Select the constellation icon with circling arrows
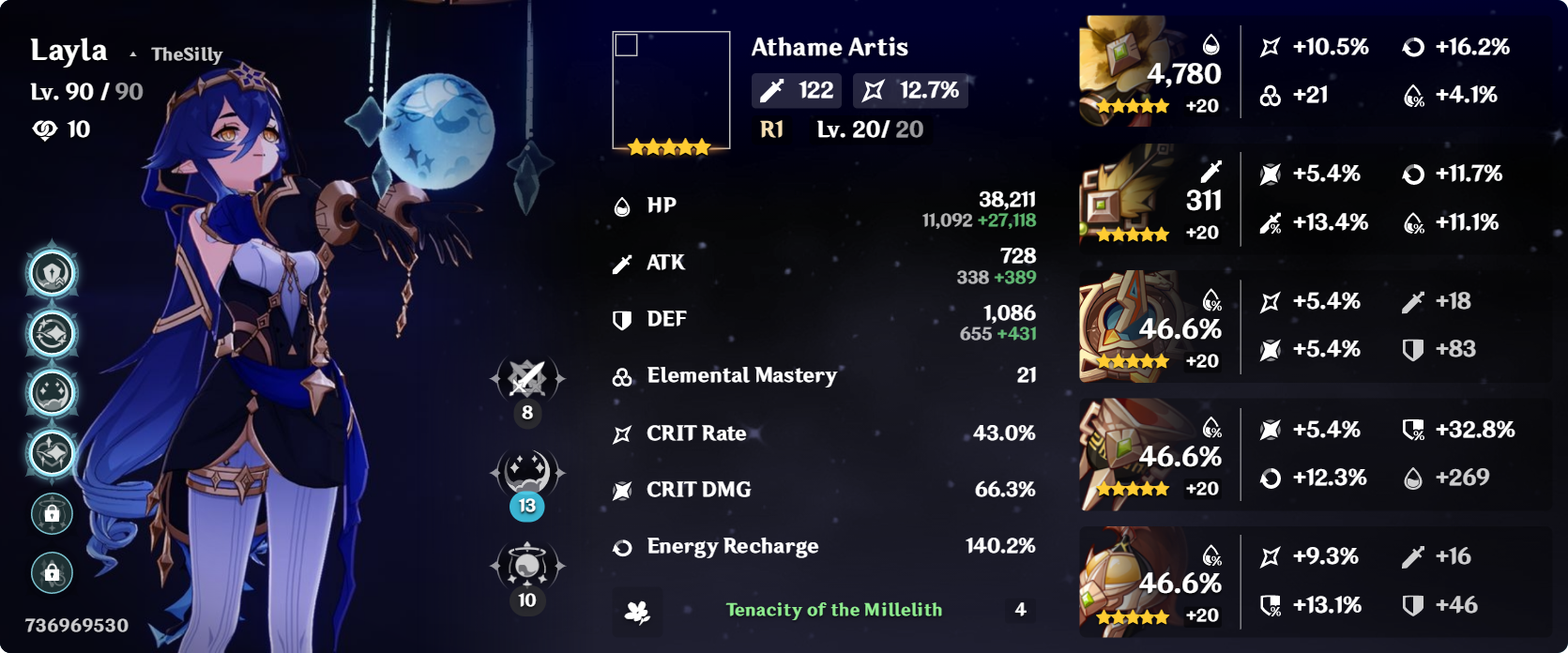This screenshot has height=653, width=1568. pyautogui.click(x=53, y=334)
